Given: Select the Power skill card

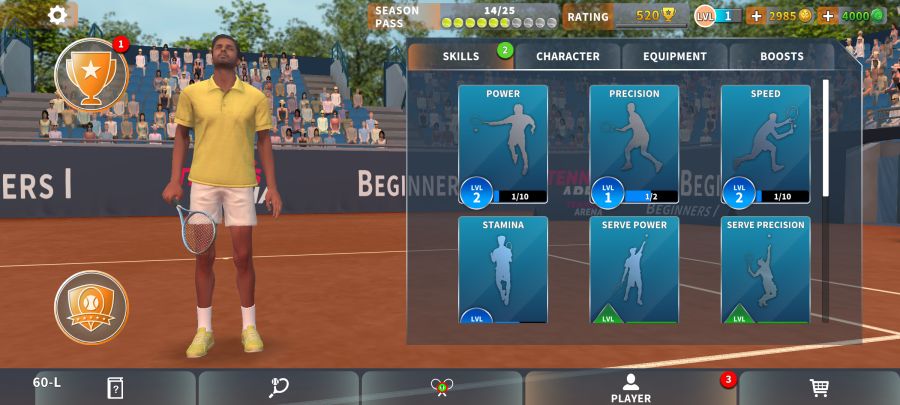Looking at the screenshot, I should click(x=503, y=144).
